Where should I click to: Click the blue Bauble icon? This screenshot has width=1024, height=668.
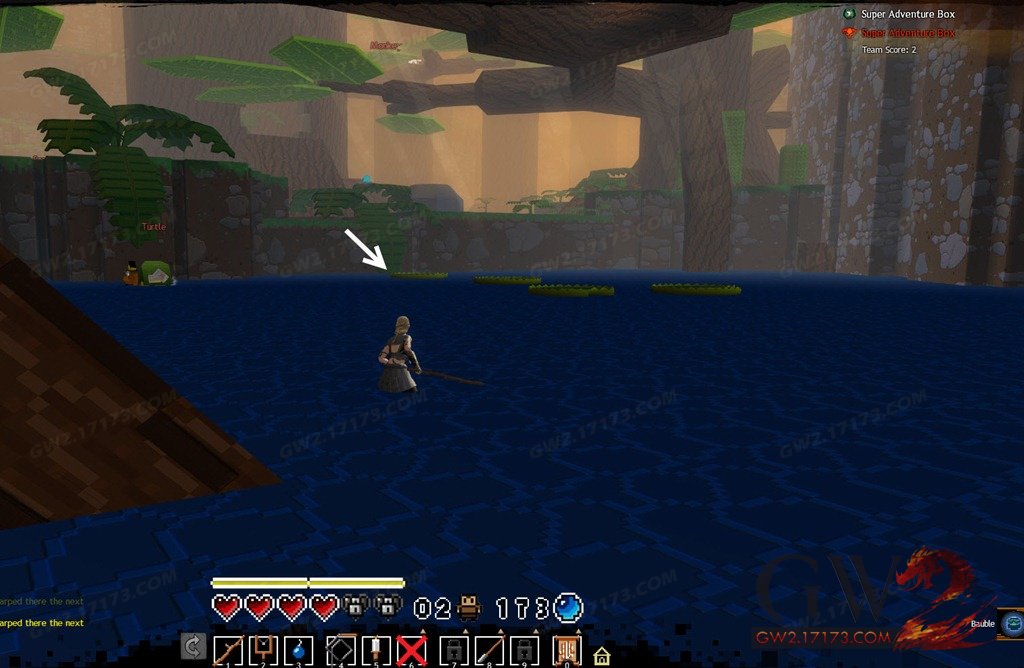point(1012,620)
